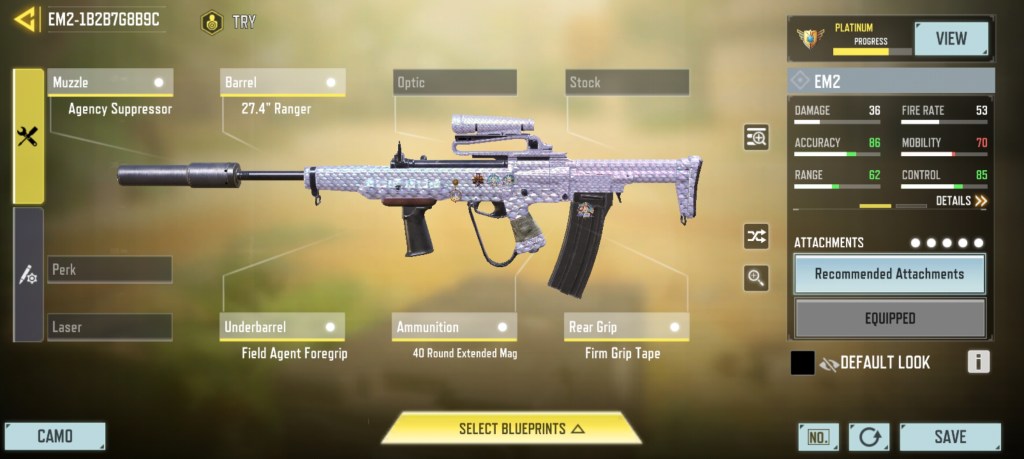Image resolution: width=1024 pixels, height=459 pixels.
Task: Select the Rear Grip slot
Action: click(x=627, y=327)
